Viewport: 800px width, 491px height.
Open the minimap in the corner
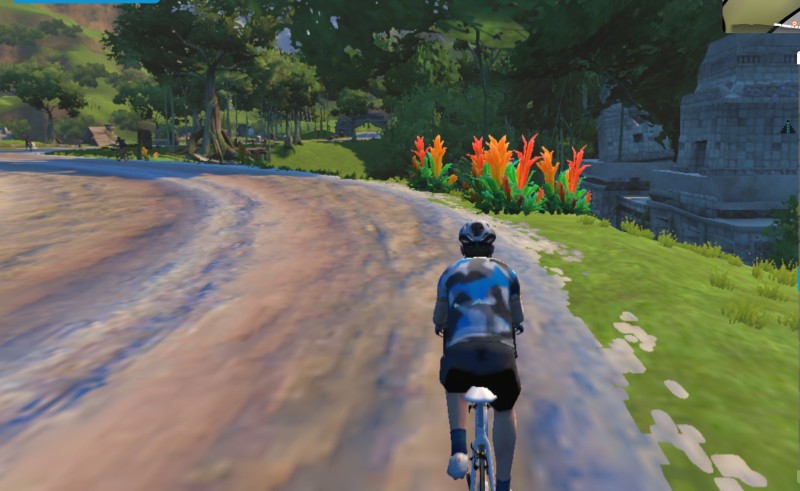coord(763,15)
